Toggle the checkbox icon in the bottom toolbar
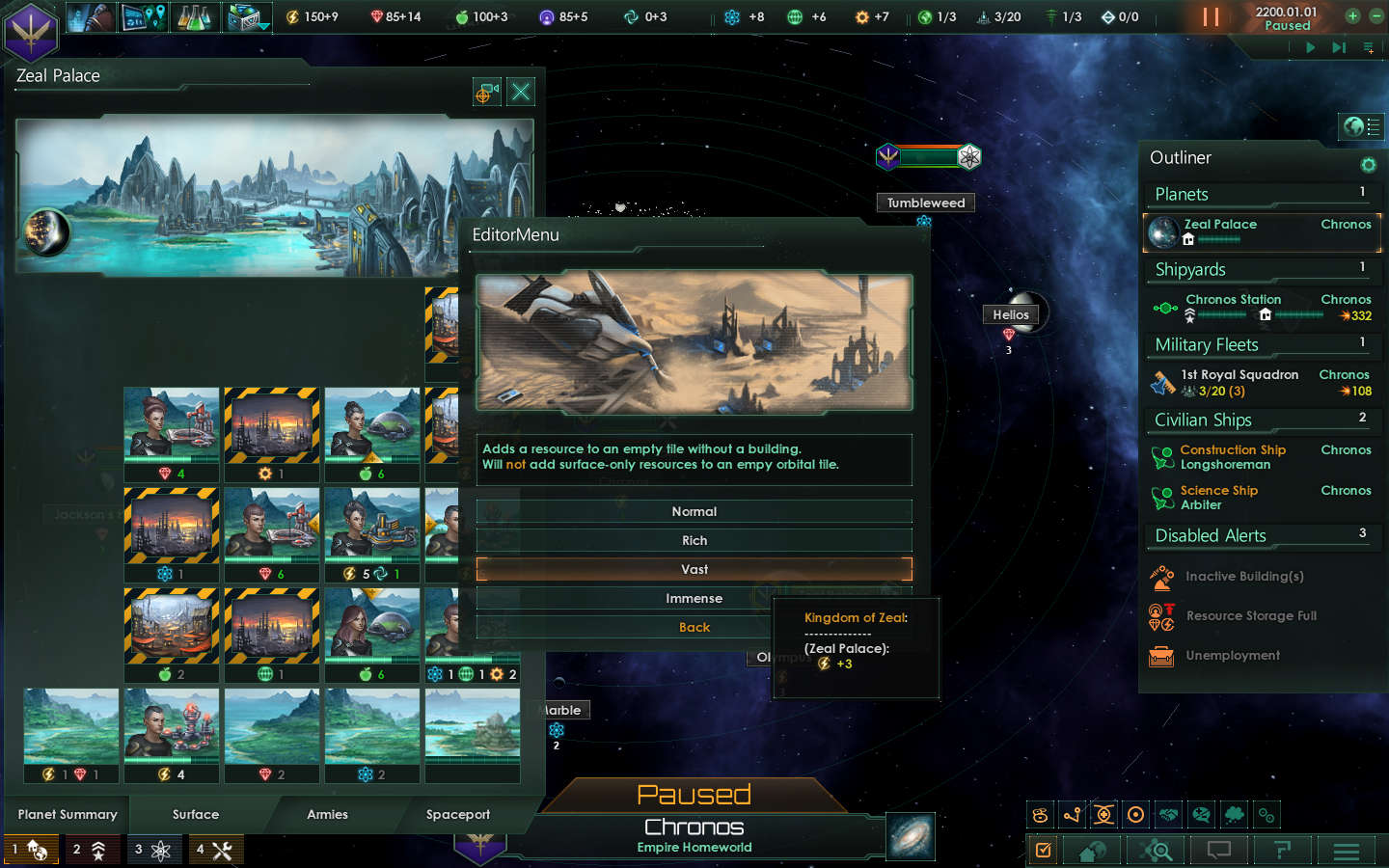 tap(1043, 851)
